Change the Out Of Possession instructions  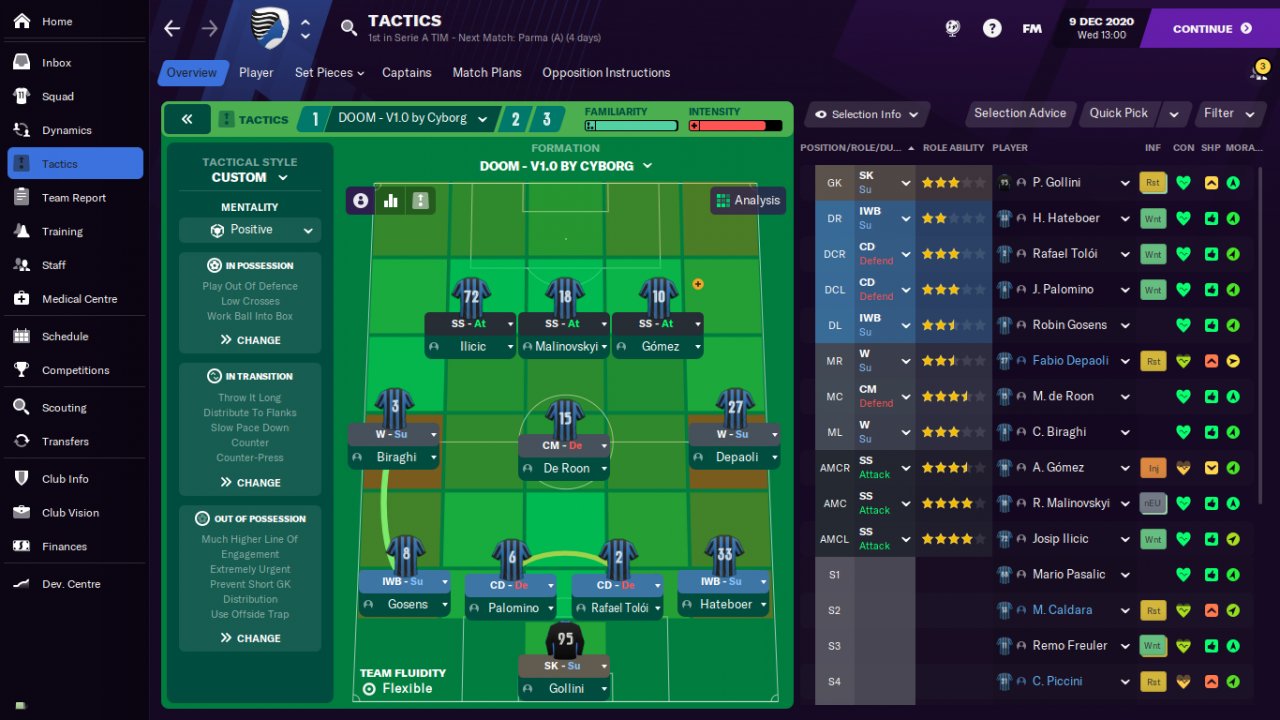(x=250, y=638)
